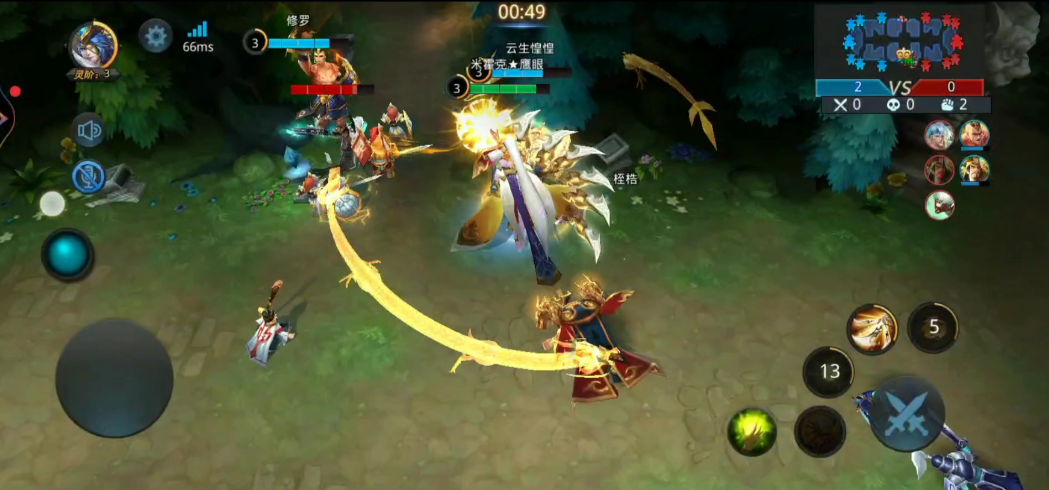Select the white-haired hero portrait
The image size is (1049, 490).
click(939, 204)
